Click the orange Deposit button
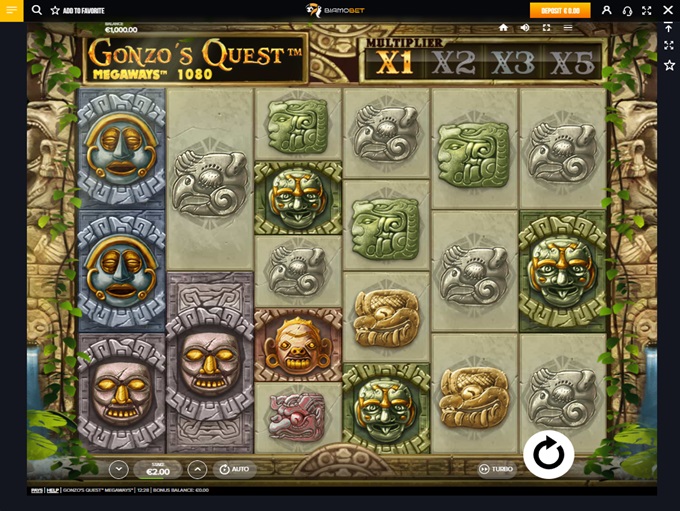This screenshot has width=680, height=511. [x=560, y=10]
